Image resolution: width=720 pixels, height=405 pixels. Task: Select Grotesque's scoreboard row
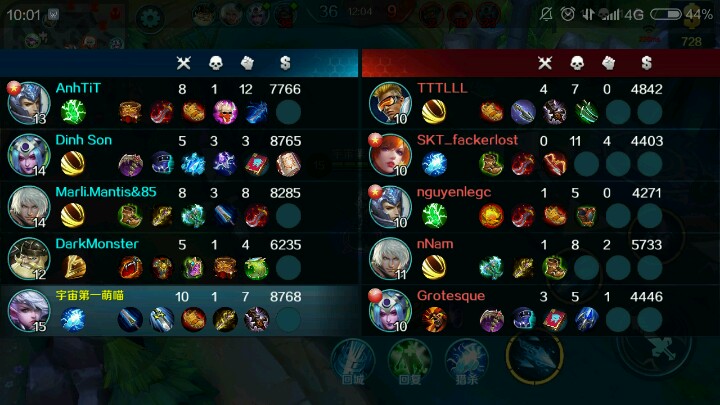(540, 309)
